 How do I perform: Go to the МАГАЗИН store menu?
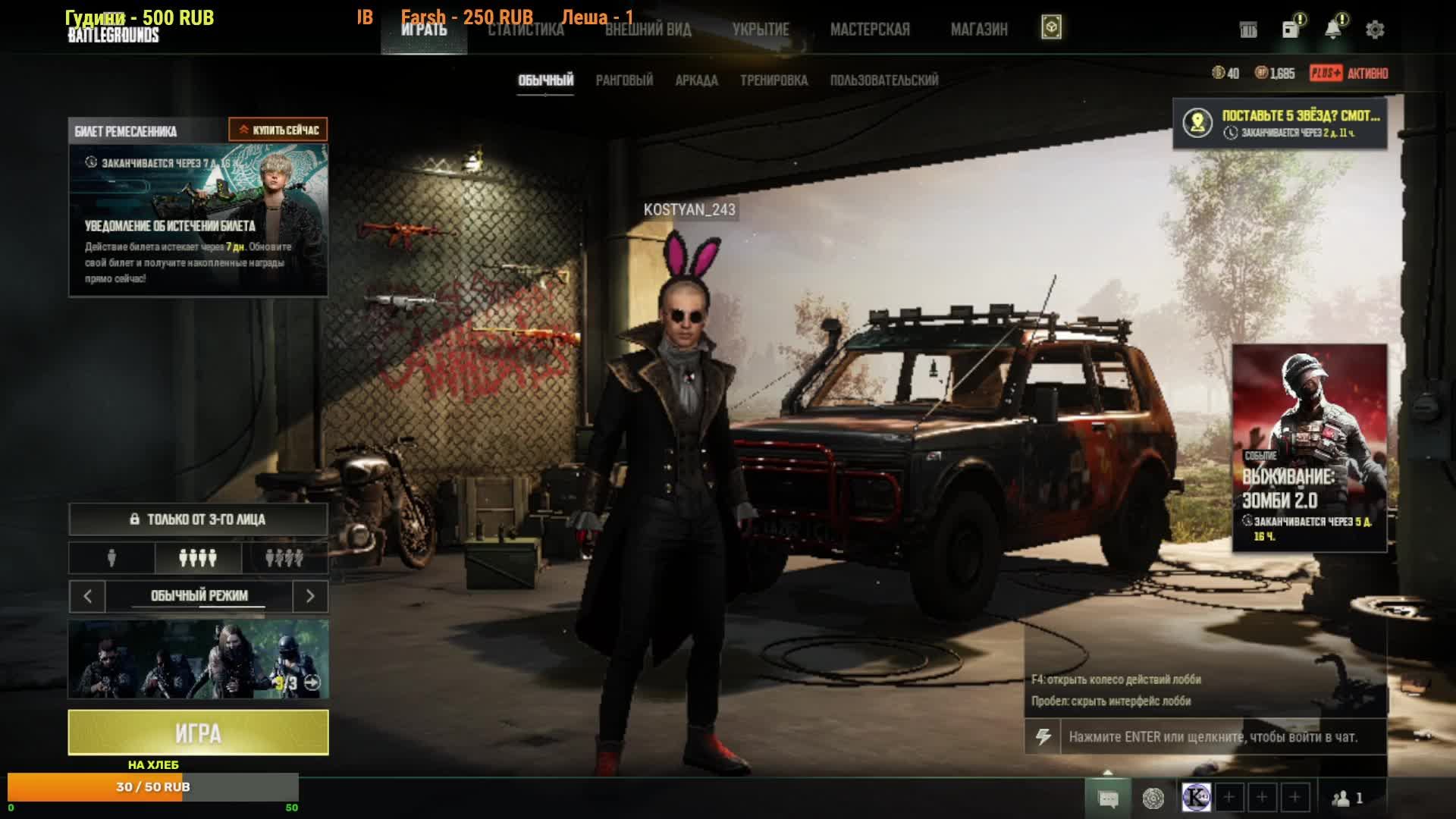point(978,30)
